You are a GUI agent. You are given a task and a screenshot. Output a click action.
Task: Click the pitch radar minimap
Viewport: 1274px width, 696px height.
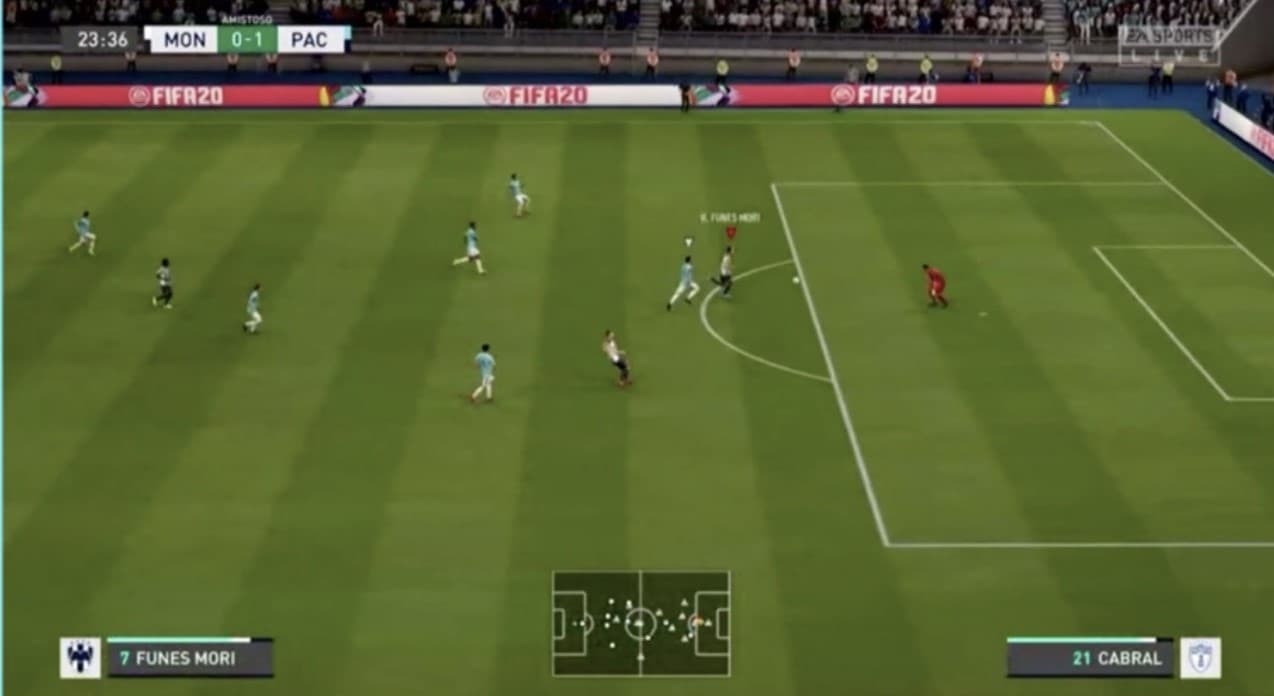641,623
